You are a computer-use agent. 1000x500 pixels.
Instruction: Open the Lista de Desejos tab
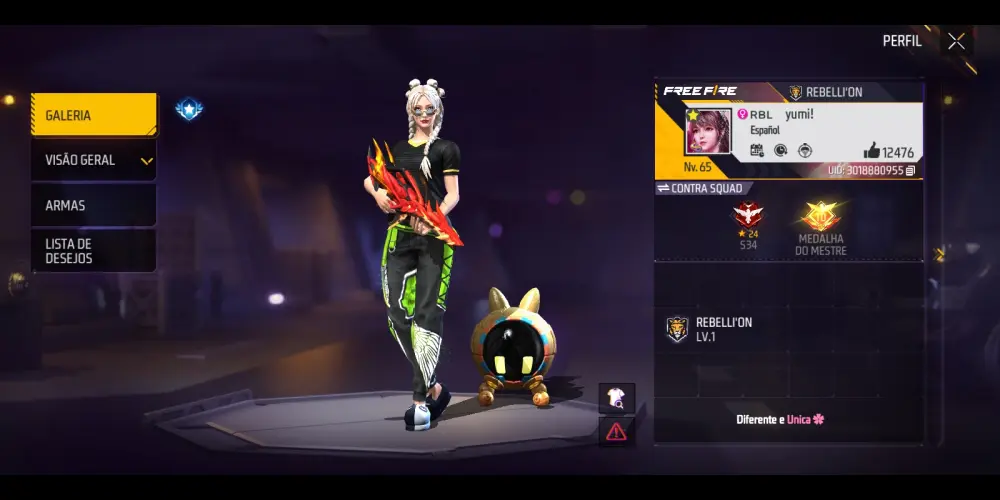(93, 250)
